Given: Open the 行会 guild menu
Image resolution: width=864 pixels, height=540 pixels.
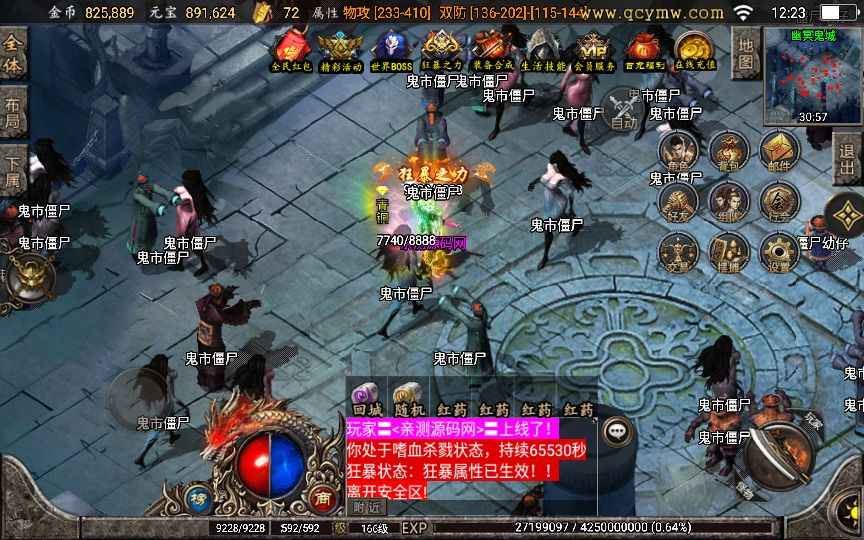Looking at the screenshot, I should click(779, 203).
